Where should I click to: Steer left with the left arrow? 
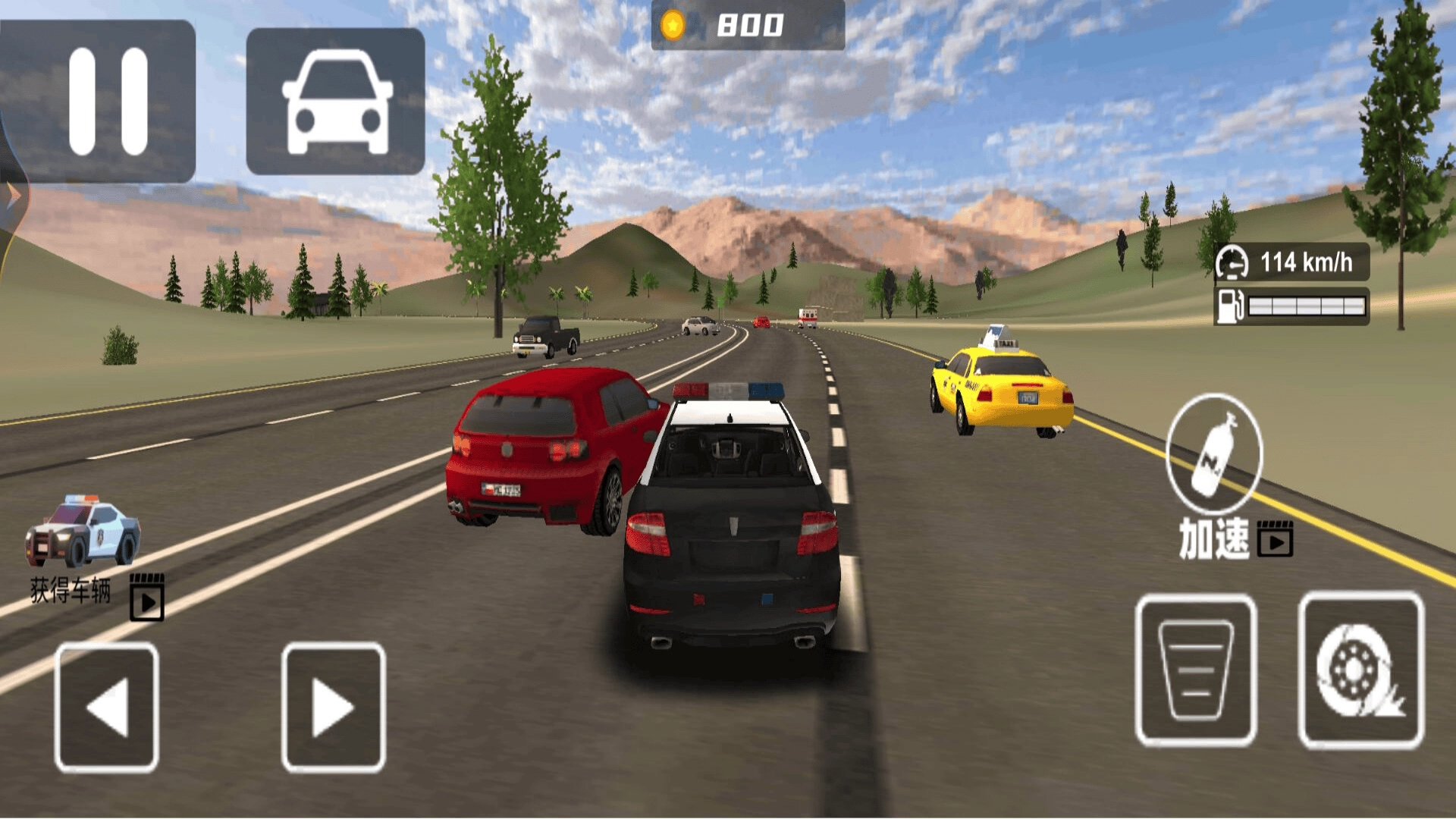pos(107,707)
